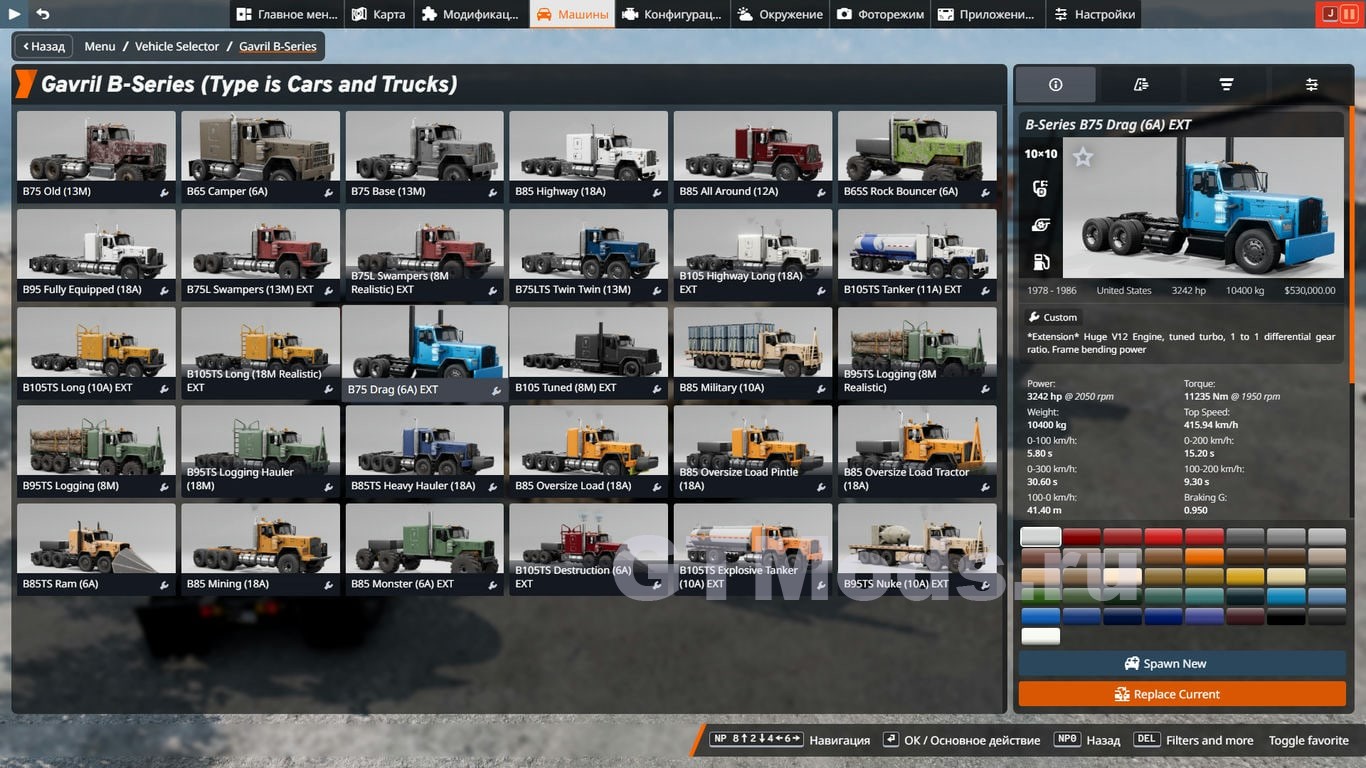Select the B85TS Ram (6A) truck
Image resolution: width=1366 pixels, height=768 pixels.
[x=96, y=549]
